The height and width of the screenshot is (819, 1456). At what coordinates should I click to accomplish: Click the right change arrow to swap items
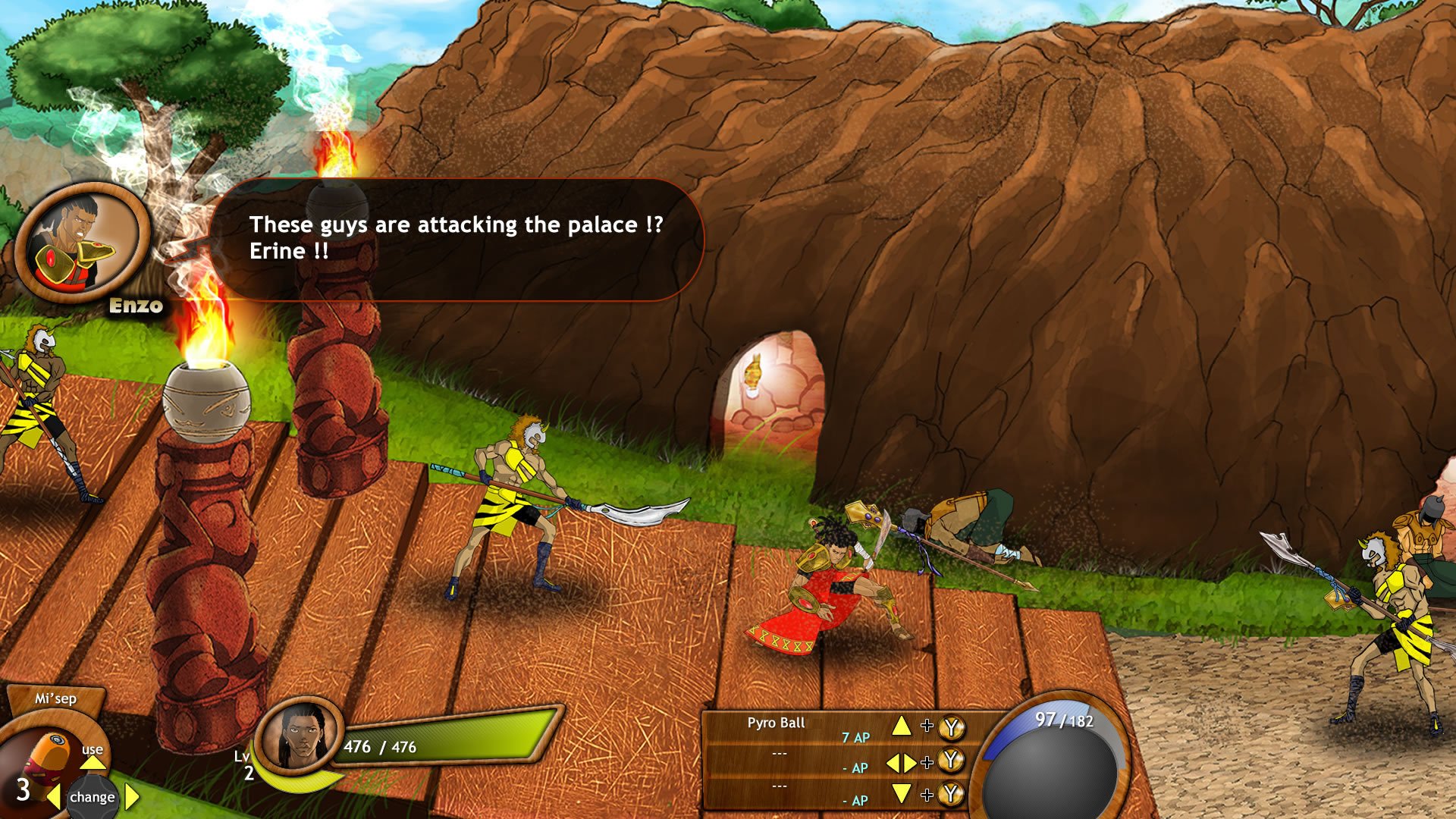(130, 797)
